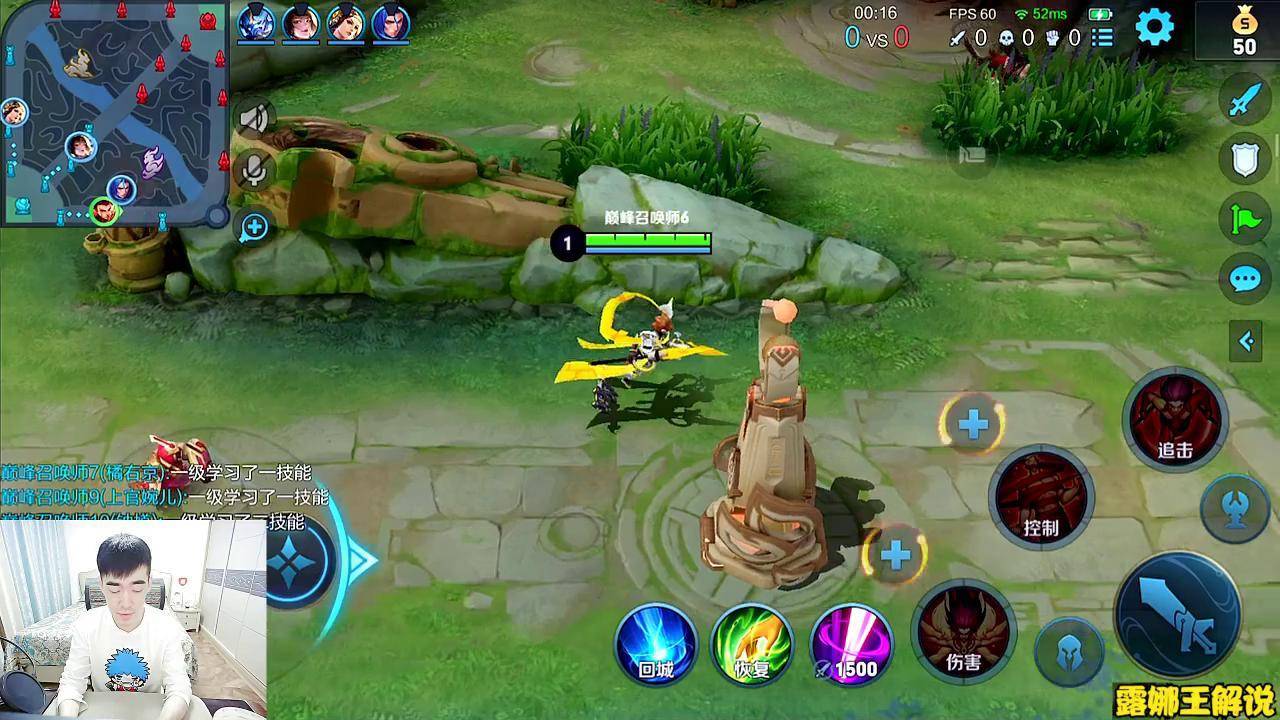Viewport: 1280px width, 720px height.
Task: Cast the 追击 pursuit skill
Action: point(1175,419)
